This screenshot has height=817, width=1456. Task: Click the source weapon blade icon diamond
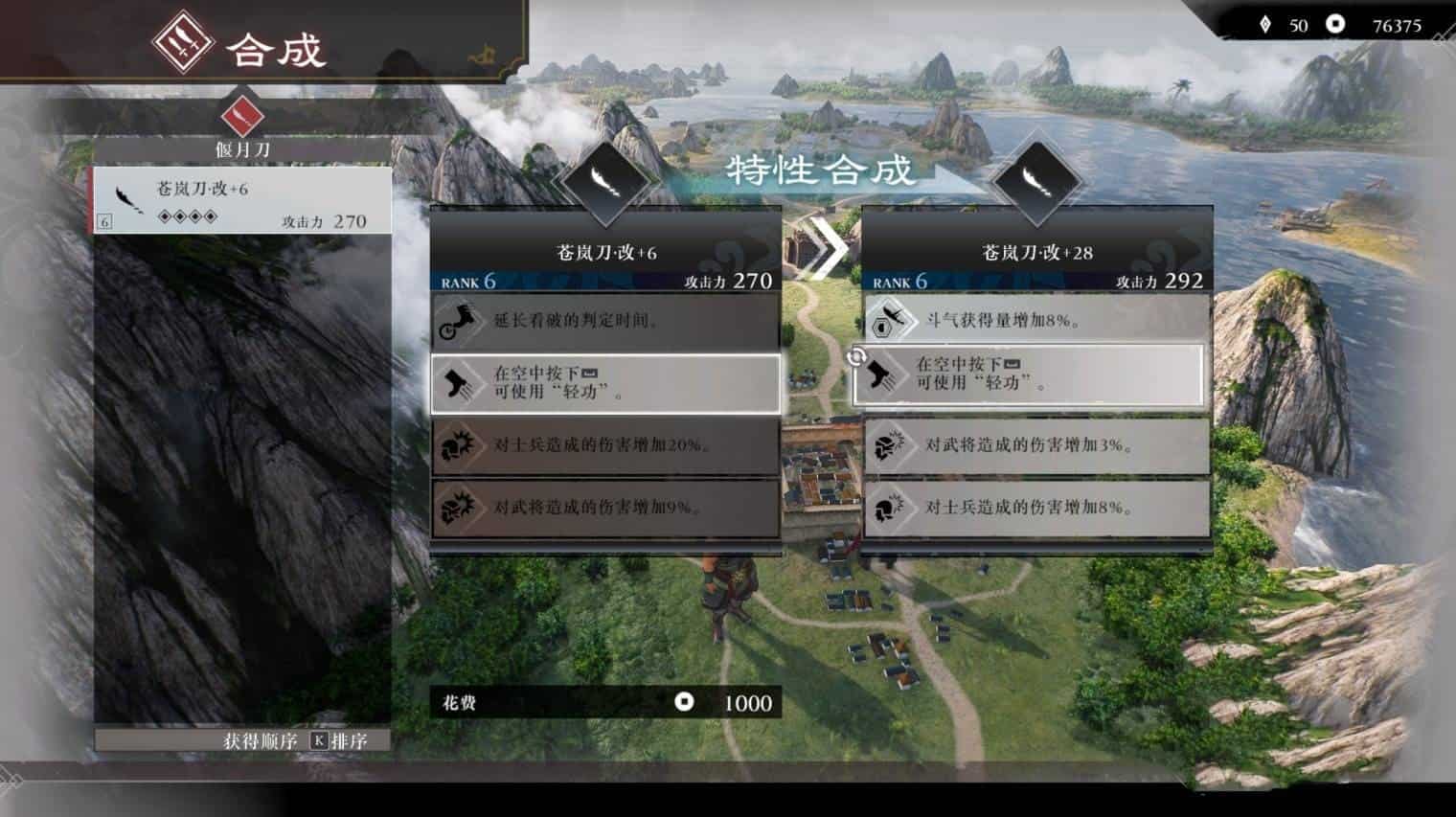pyautogui.click(x=604, y=180)
